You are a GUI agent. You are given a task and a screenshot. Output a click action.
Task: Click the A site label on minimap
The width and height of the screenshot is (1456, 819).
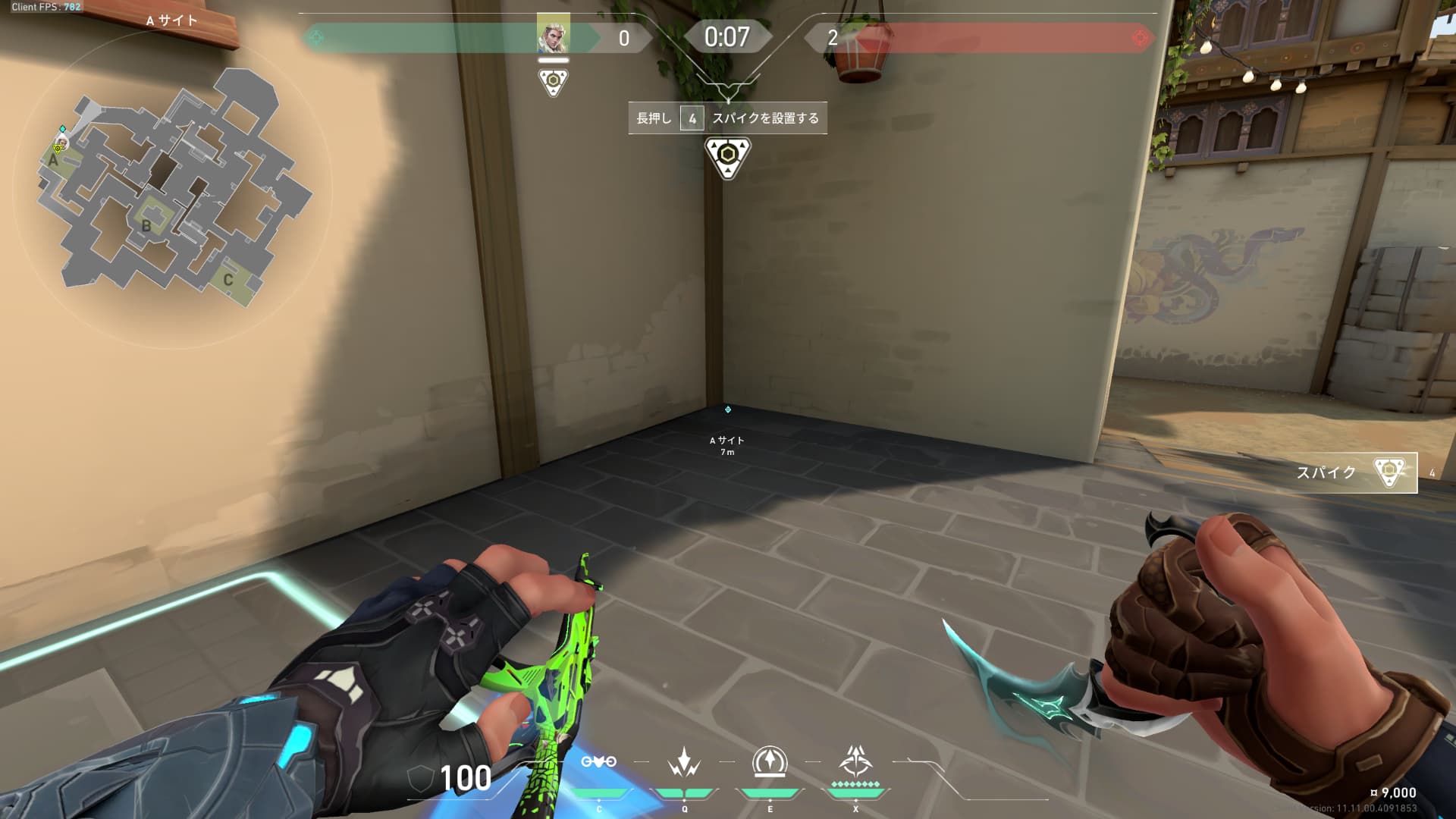(53, 160)
